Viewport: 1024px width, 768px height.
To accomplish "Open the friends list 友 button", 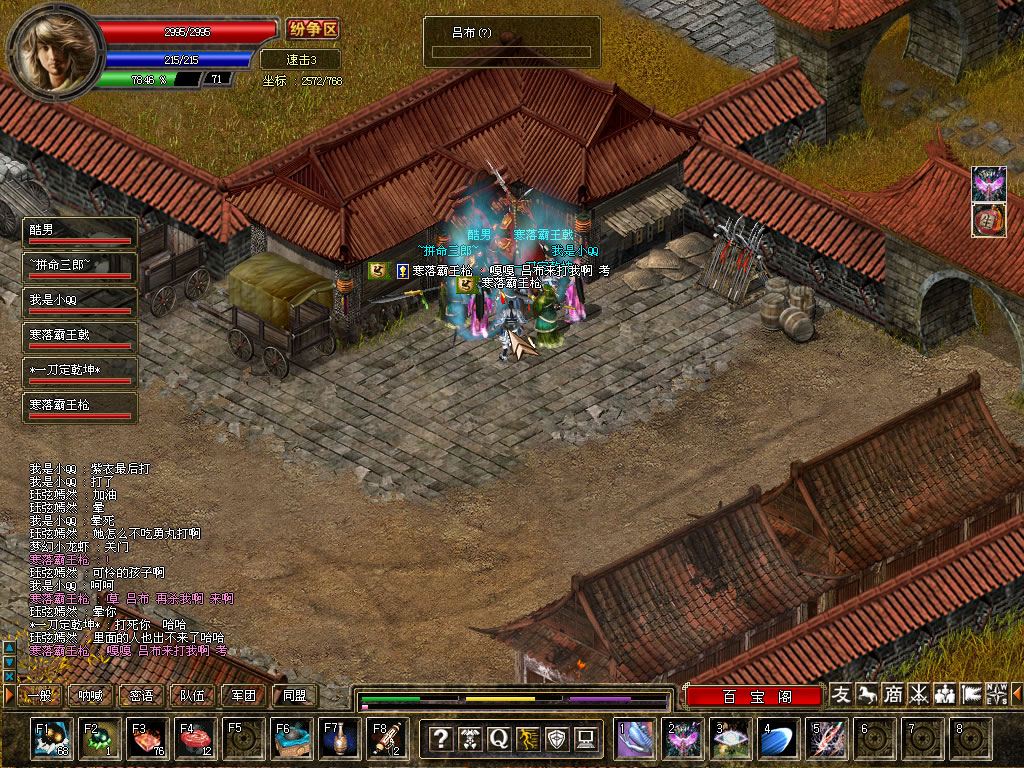I will click(x=842, y=694).
